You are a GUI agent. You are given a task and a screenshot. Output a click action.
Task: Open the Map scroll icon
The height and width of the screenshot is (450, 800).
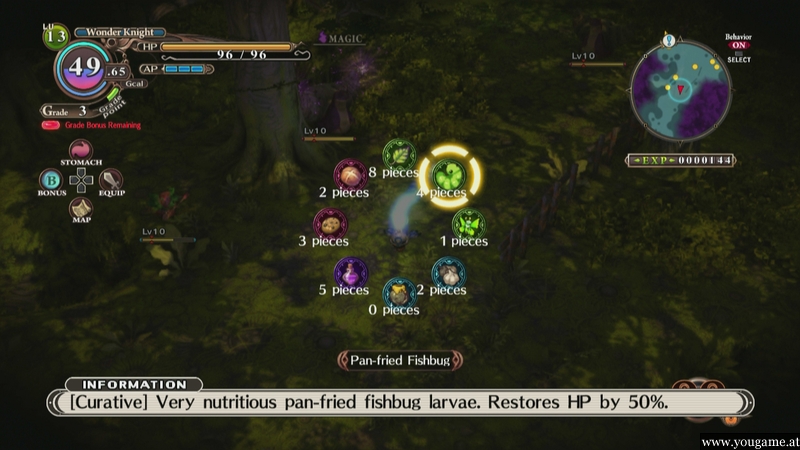[x=81, y=208]
